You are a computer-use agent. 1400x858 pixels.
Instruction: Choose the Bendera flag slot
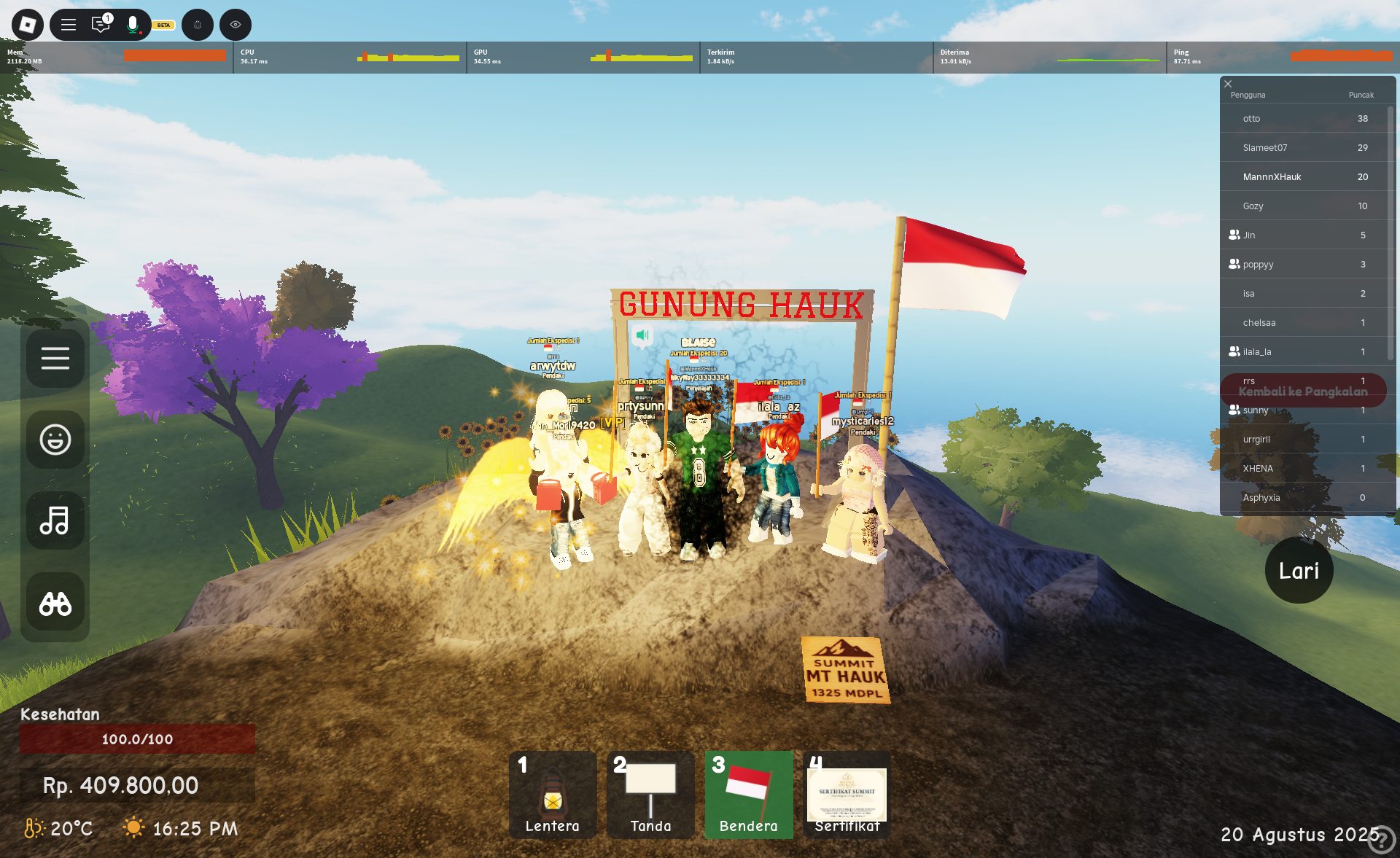(x=749, y=795)
